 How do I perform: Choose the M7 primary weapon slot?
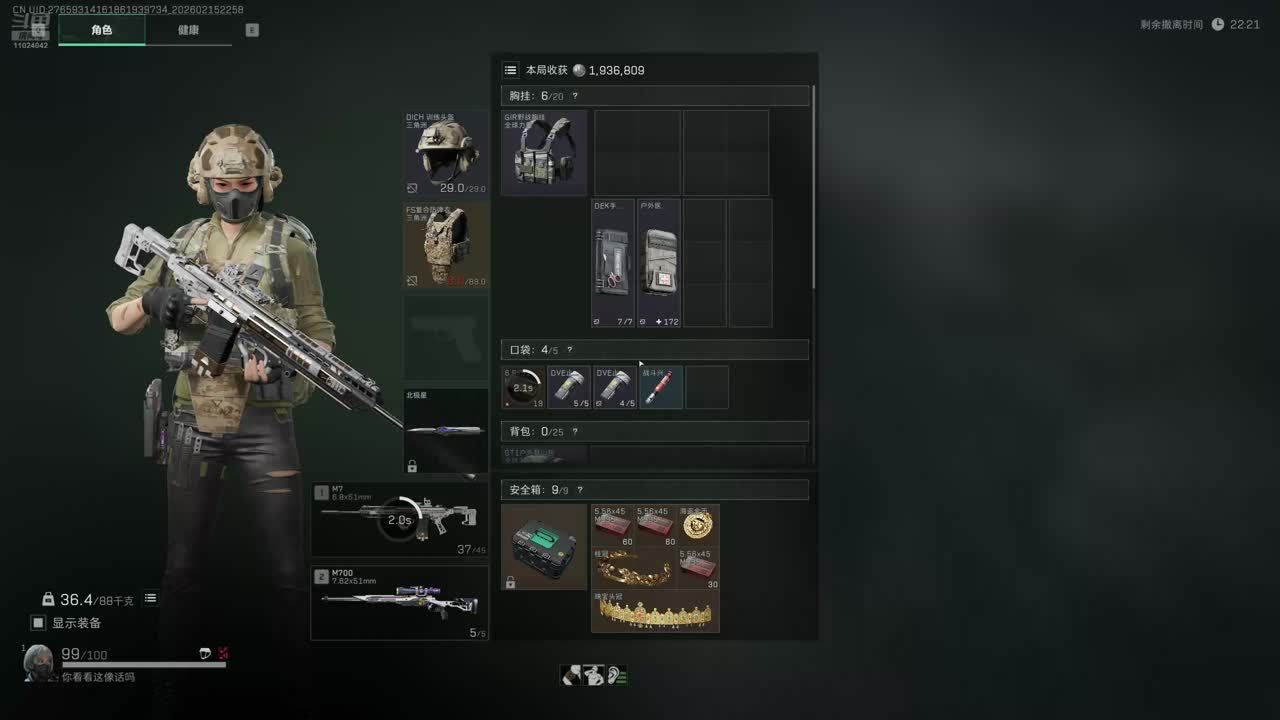click(x=399, y=519)
